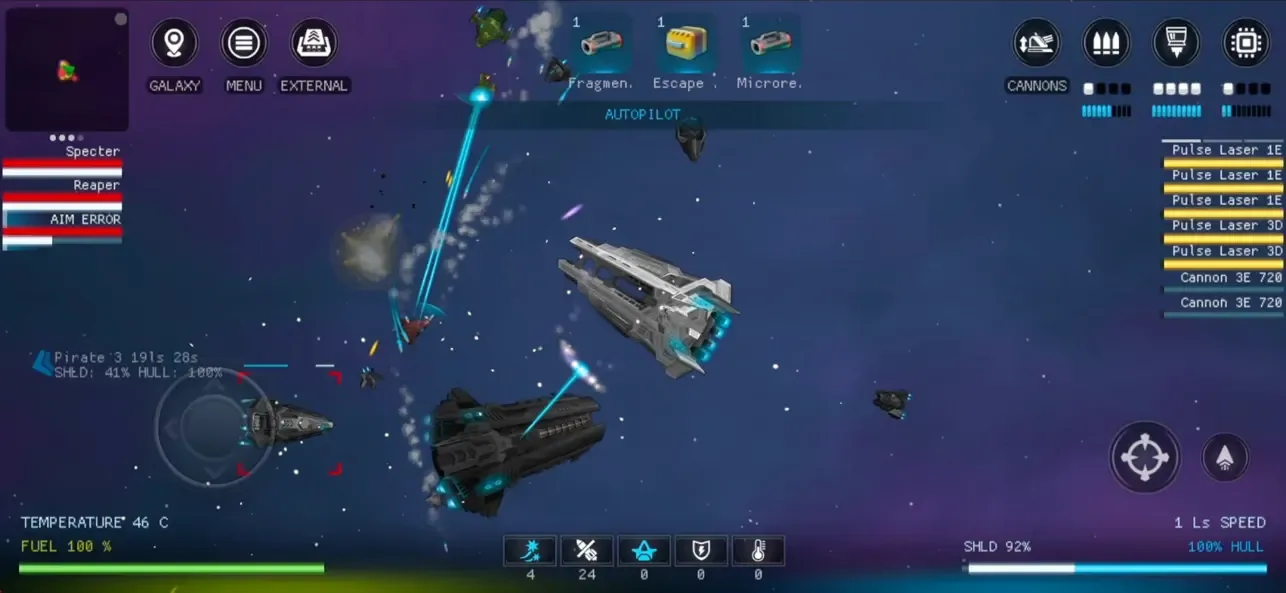Select the processor chip systems icon
Image resolution: width=1286 pixels, height=593 pixels.
point(1247,44)
